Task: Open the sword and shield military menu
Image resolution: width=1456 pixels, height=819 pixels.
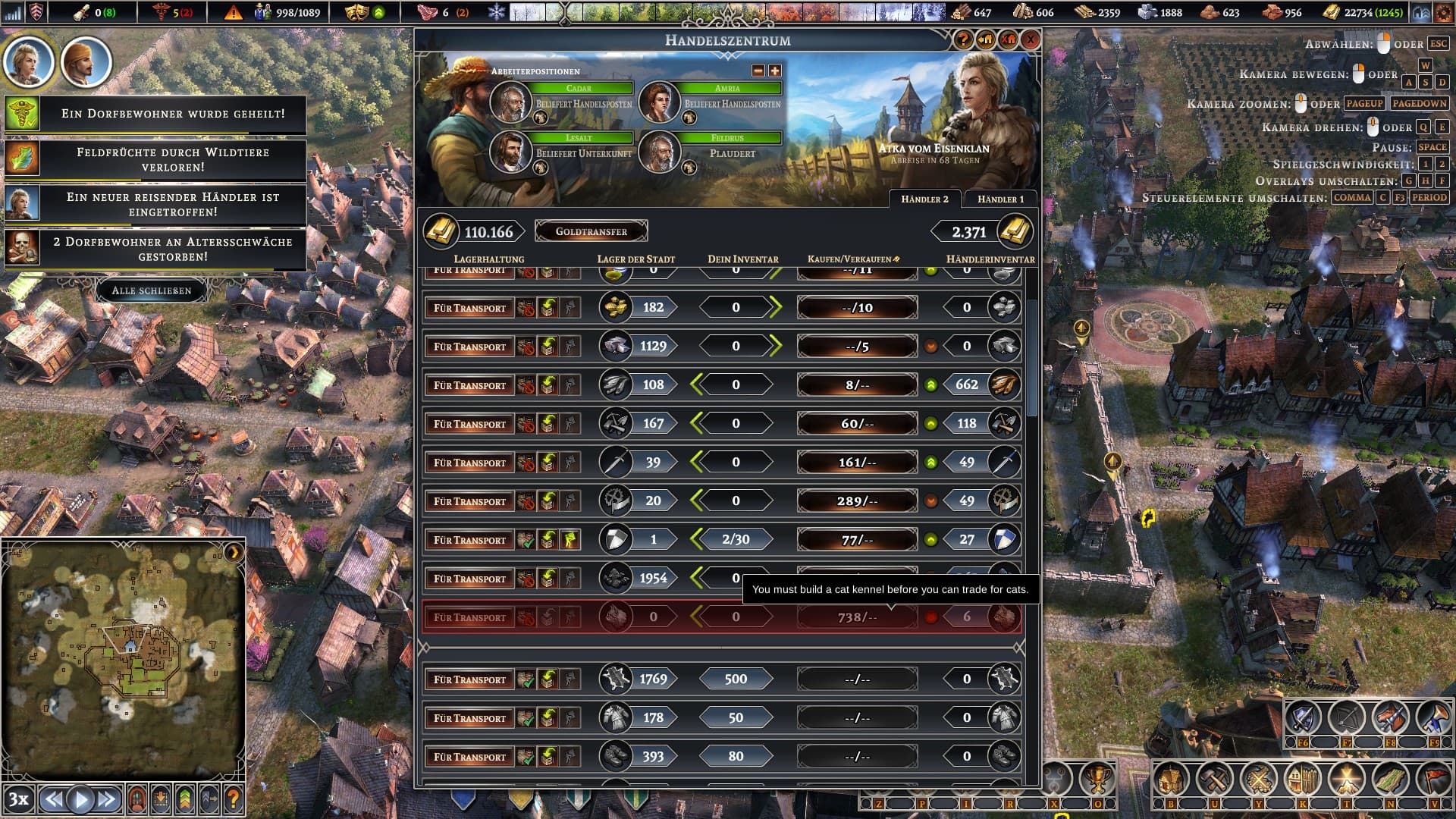Action: (x=1302, y=717)
